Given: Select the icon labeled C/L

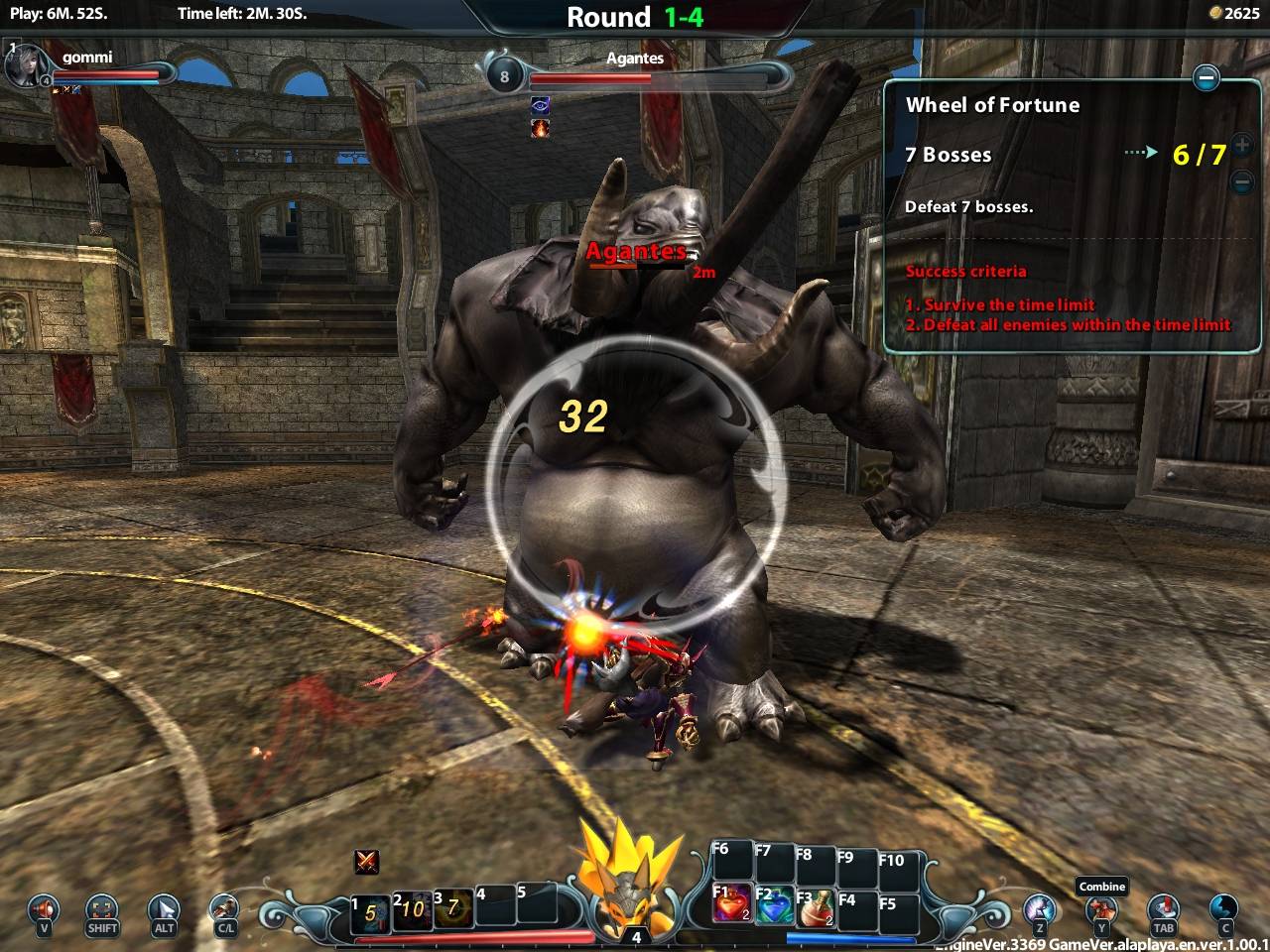Looking at the screenshot, I should point(225,908).
